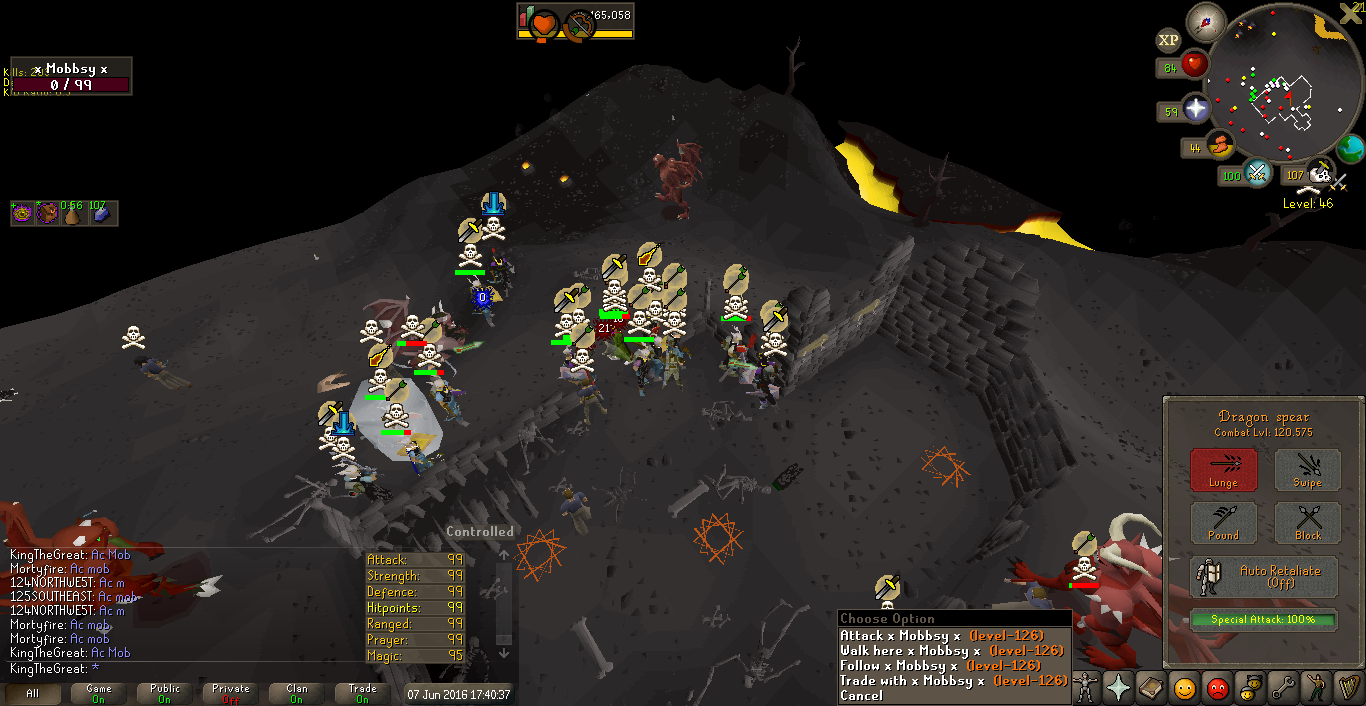1366x706 pixels.
Task: Open the Private chat tab
Action: [x=231, y=693]
